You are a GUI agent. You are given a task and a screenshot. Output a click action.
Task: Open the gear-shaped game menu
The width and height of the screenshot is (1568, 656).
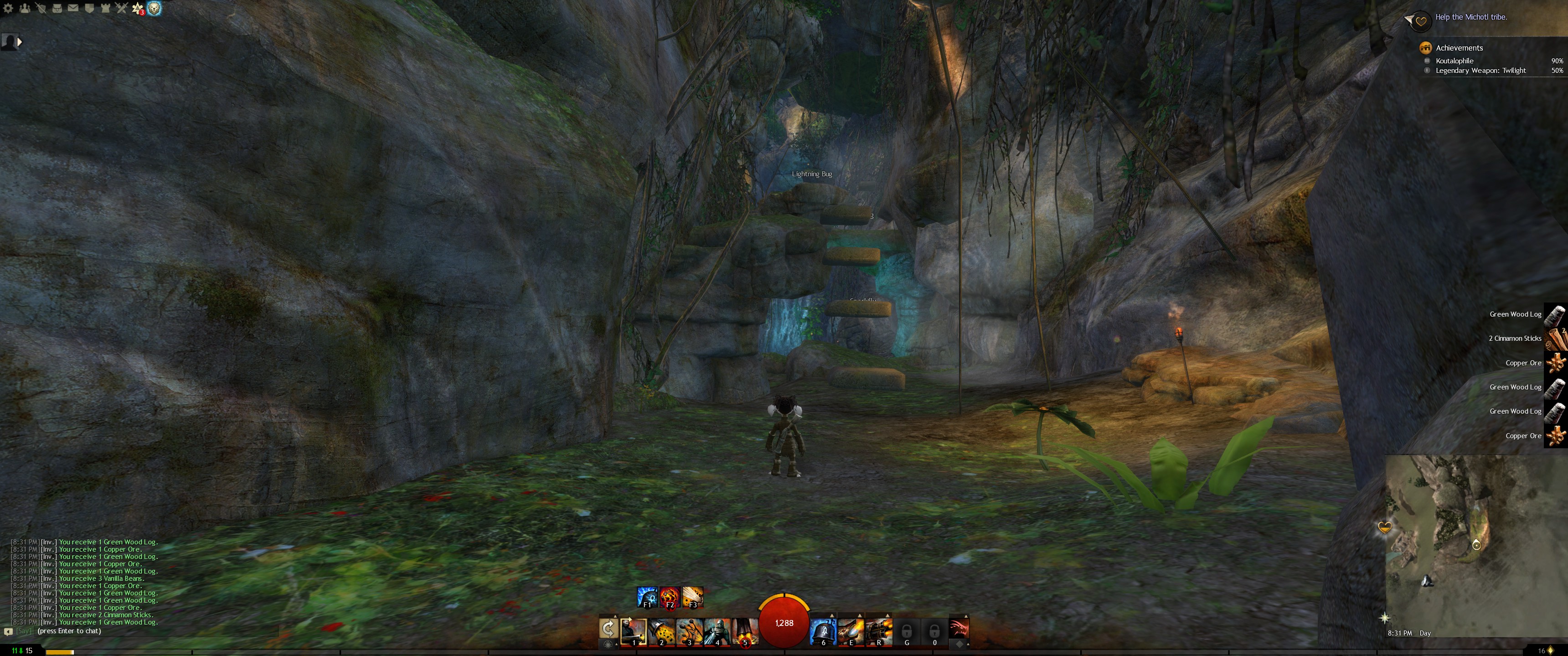pos(8,9)
